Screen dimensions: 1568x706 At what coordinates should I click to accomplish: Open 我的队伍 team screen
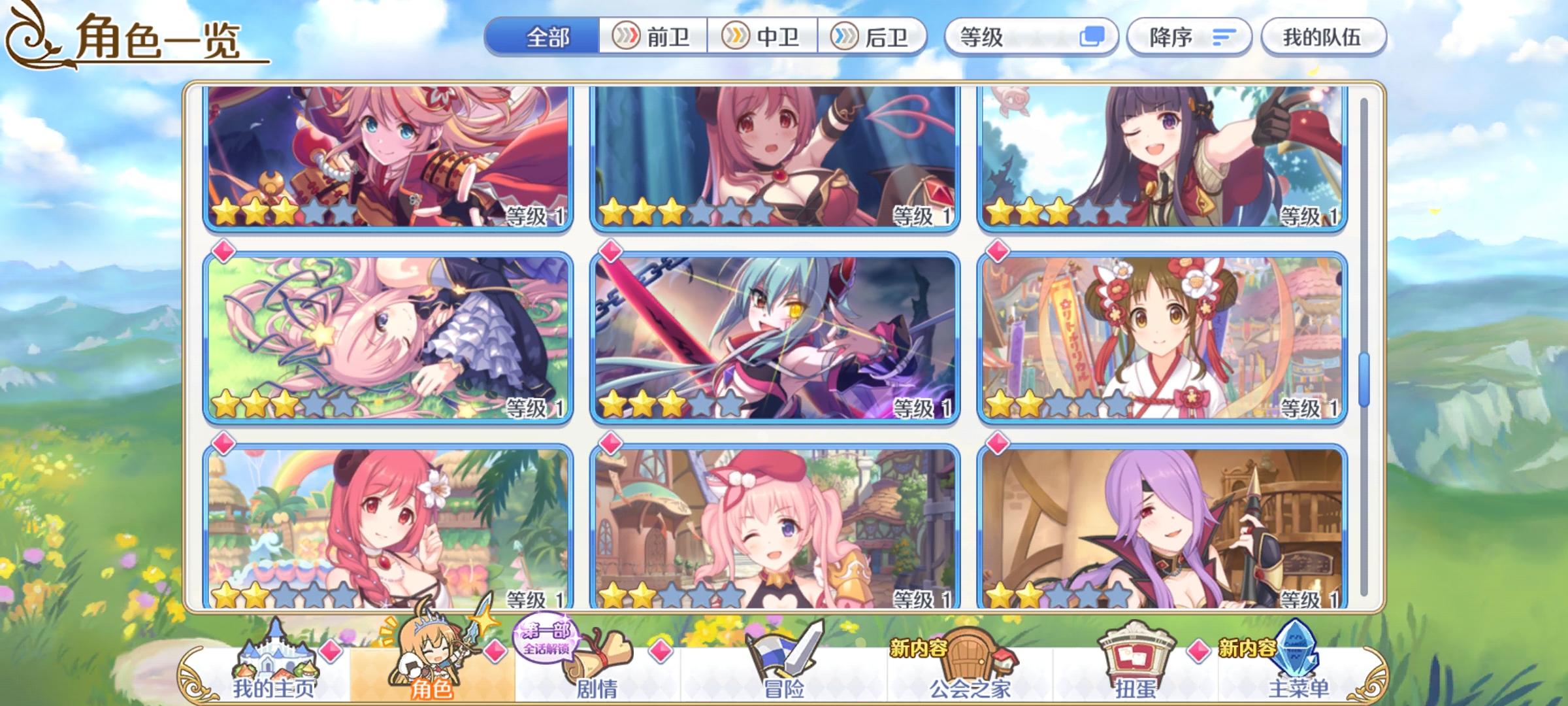[x=1323, y=37]
